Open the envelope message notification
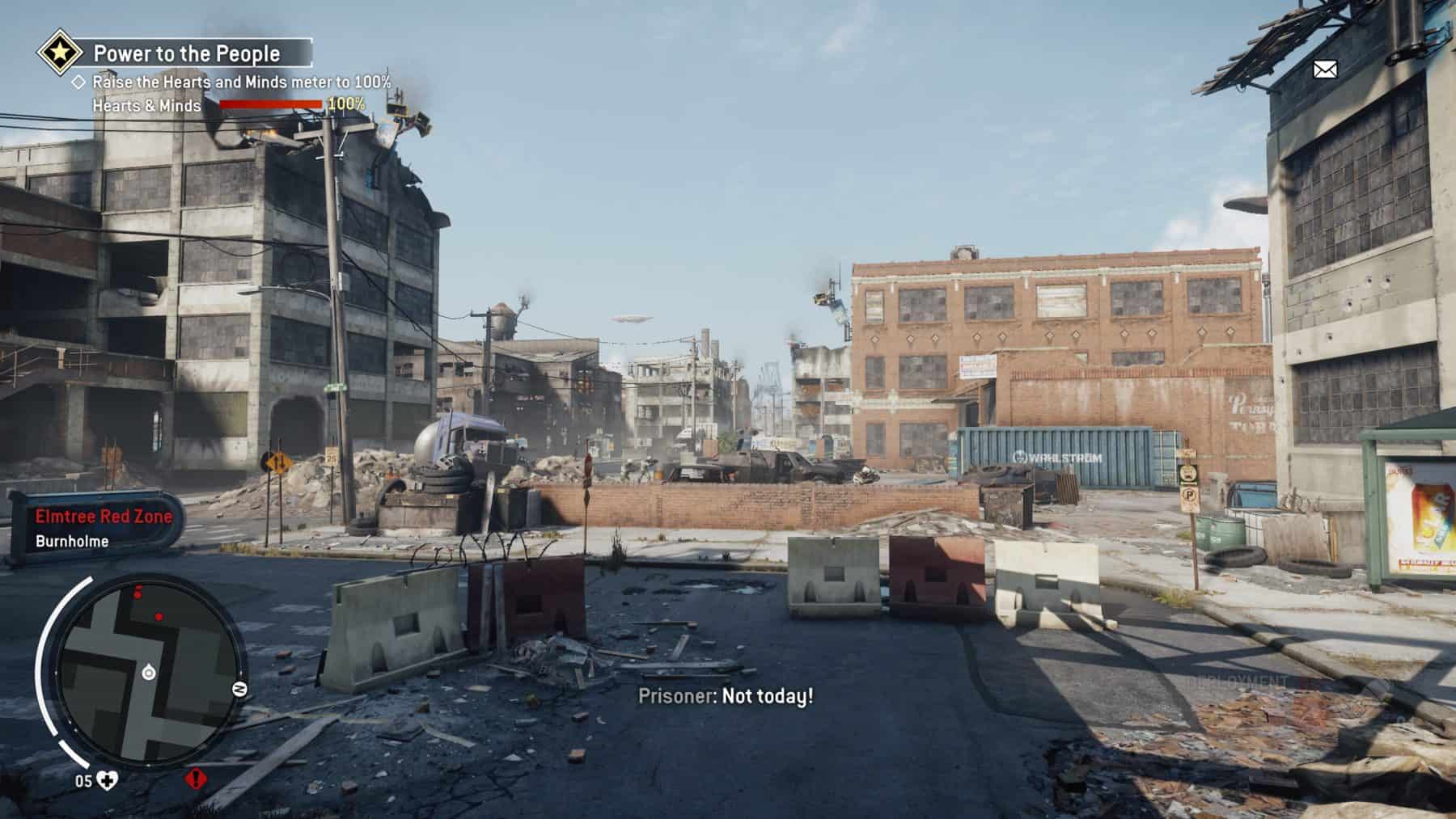The width and height of the screenshot is (1456, 819). point(1324,70)
